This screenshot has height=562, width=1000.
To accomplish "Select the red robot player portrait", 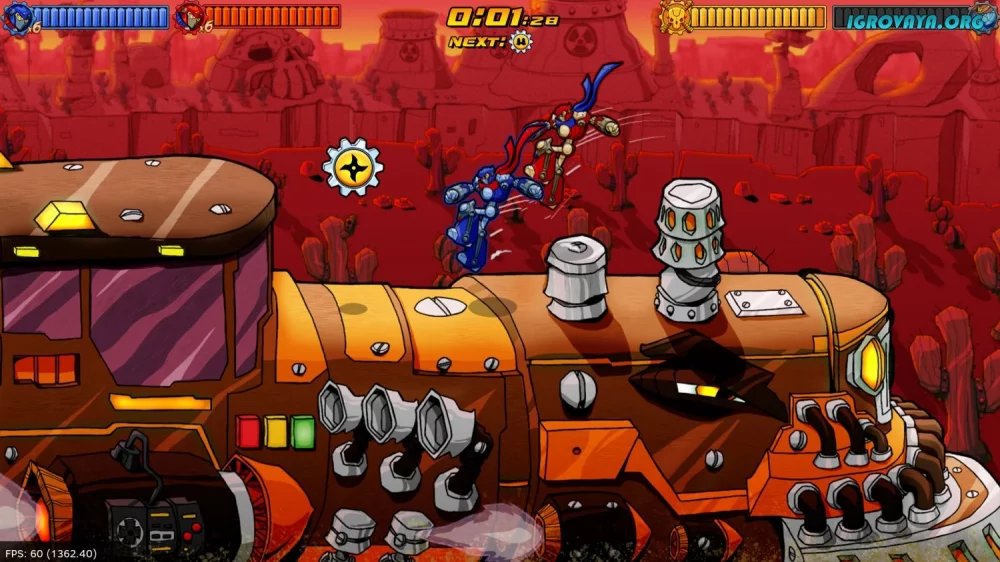I will pos(188,16).
